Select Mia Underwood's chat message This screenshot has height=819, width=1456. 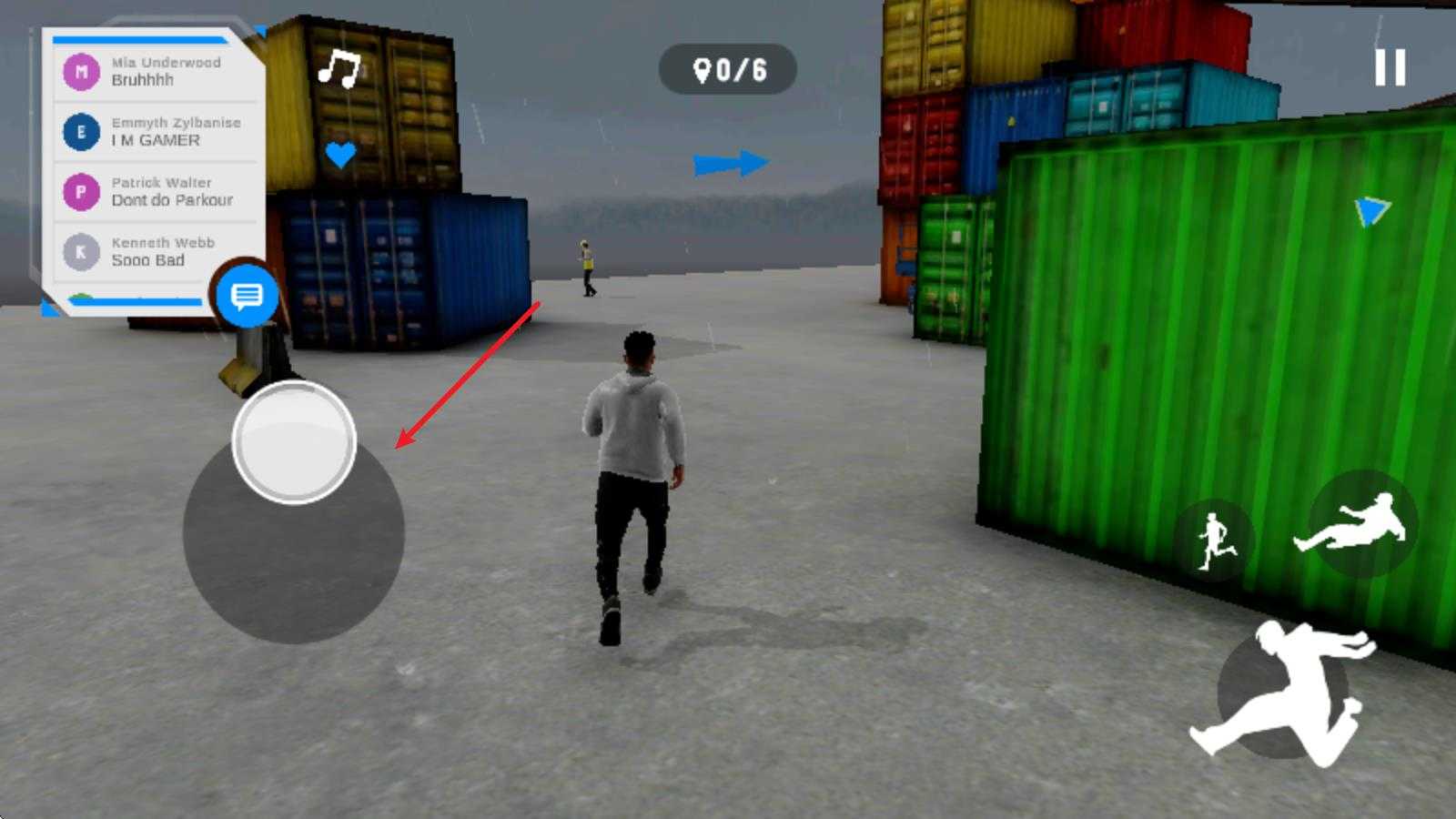pos(157,71)
